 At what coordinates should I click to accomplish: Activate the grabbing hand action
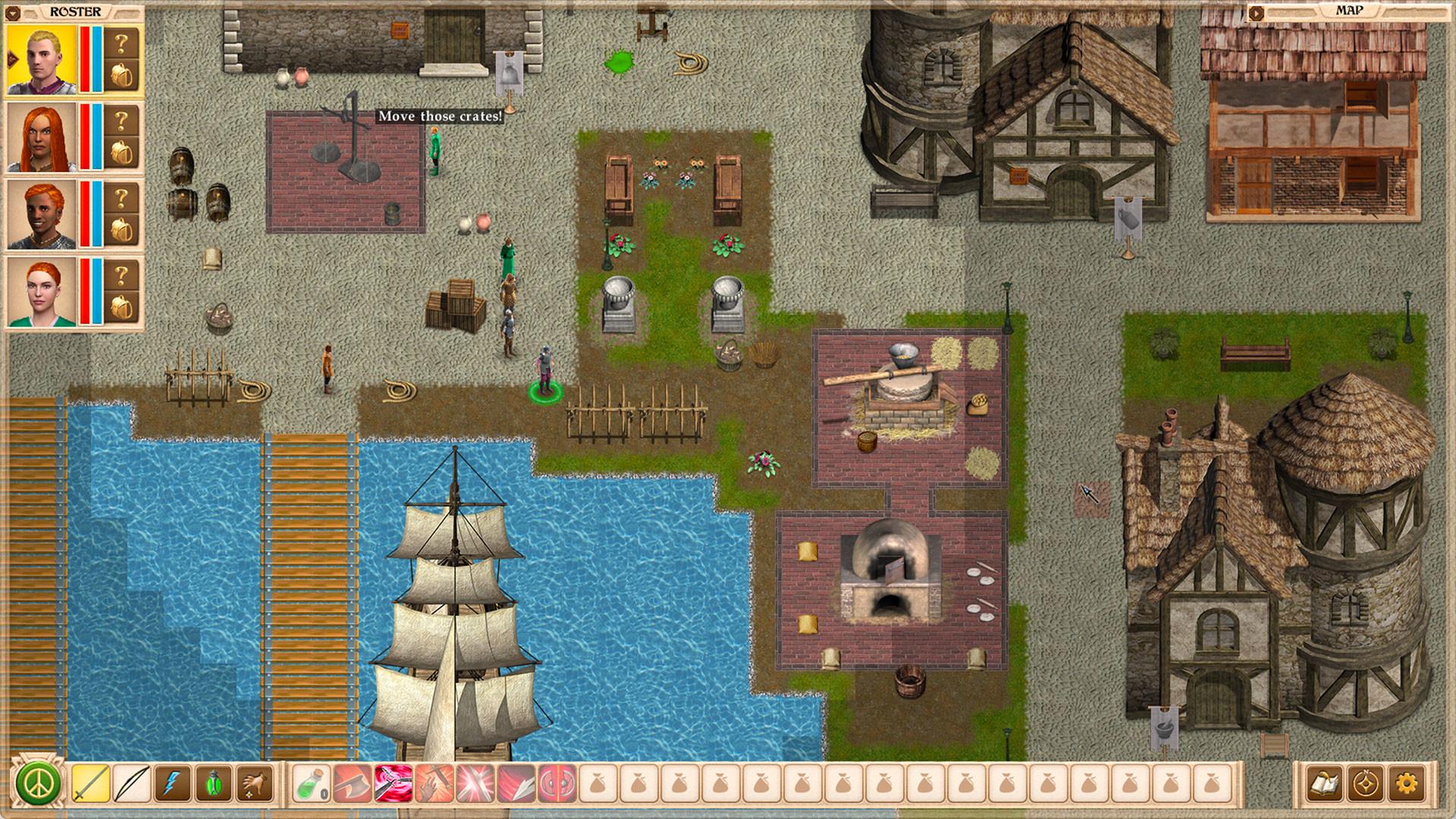tap(255, 783)
